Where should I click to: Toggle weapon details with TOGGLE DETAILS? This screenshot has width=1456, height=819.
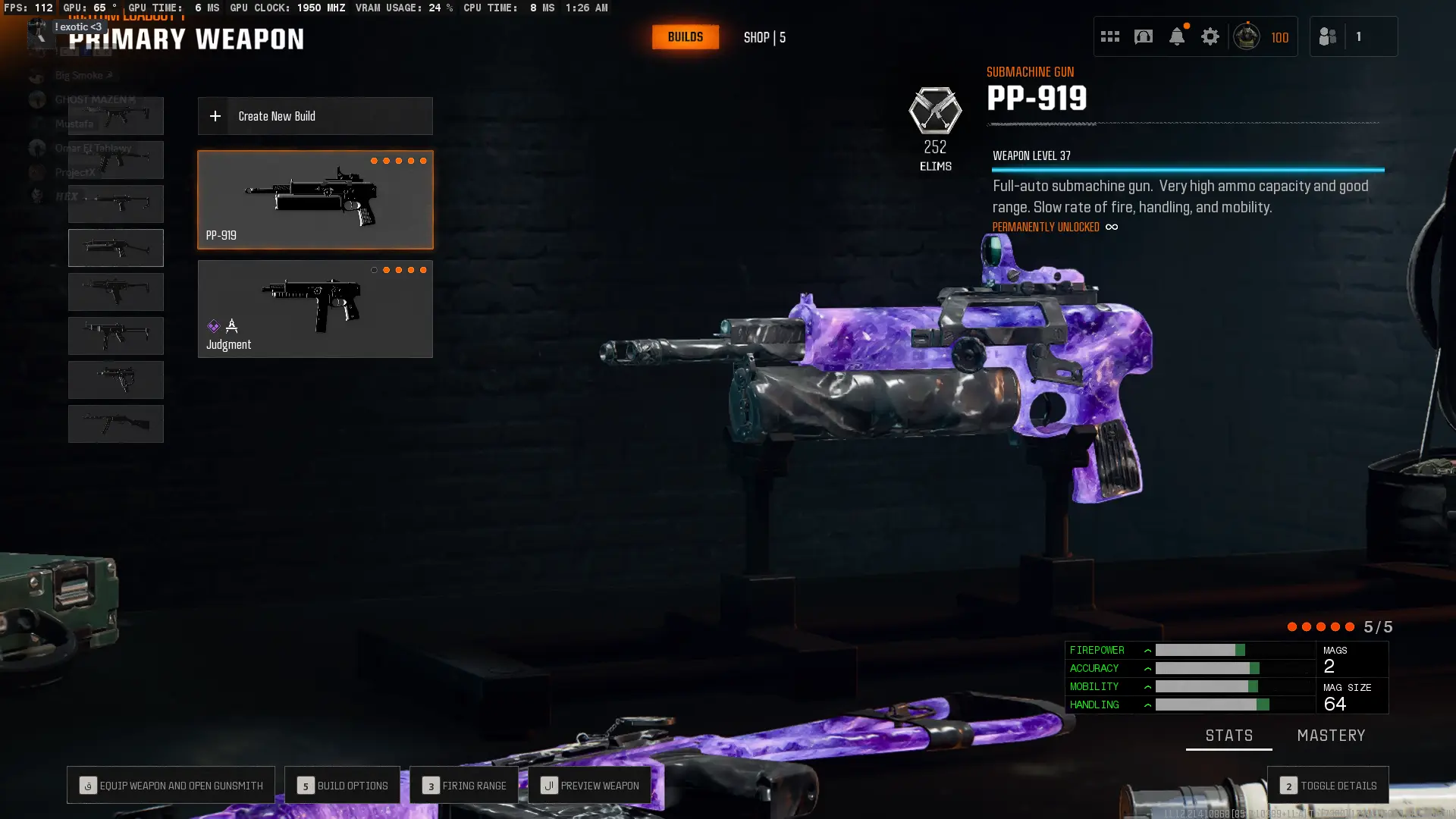(1329, 786)
